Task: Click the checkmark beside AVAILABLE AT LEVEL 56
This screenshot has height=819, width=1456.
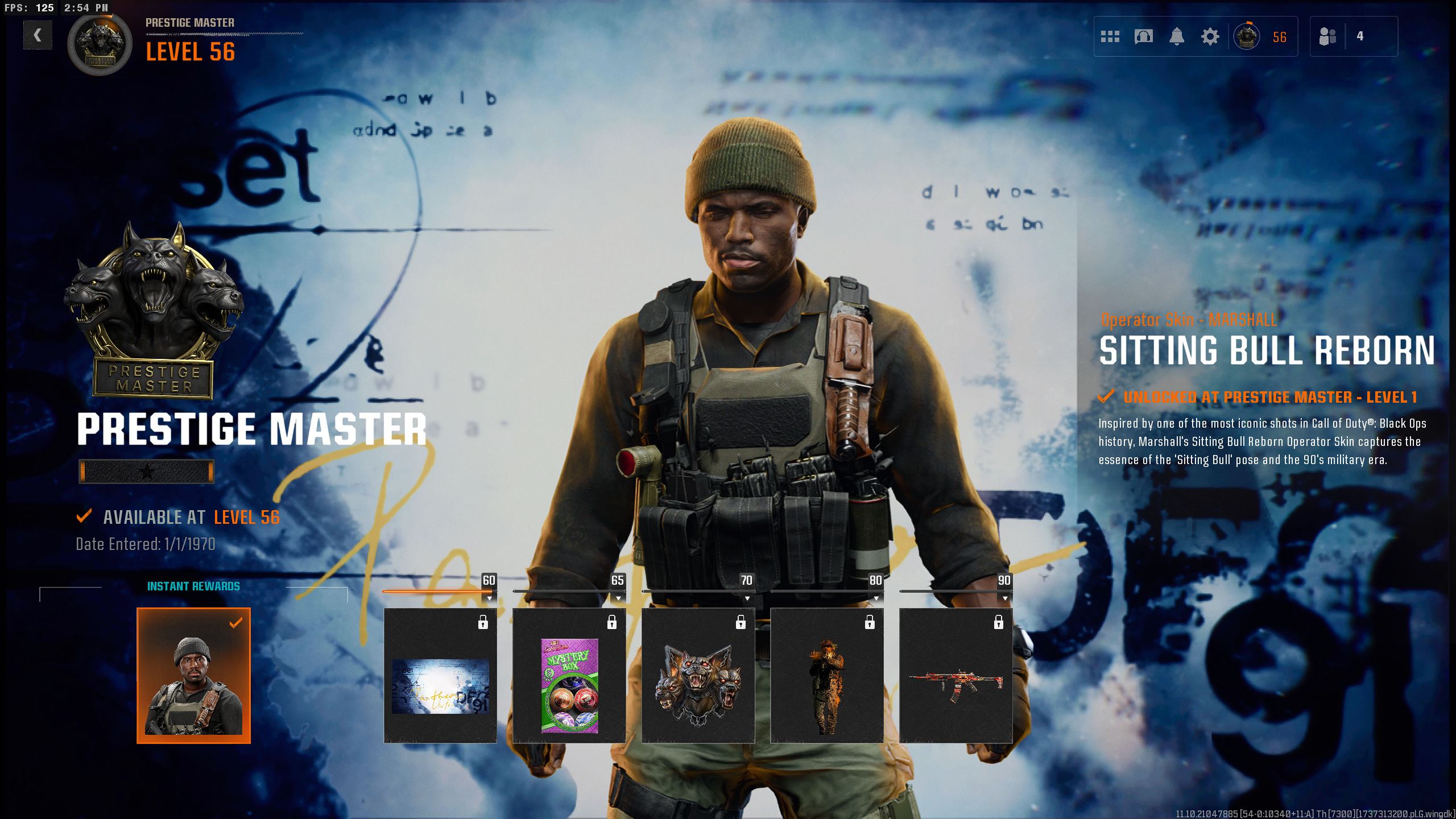Action: 84,518
